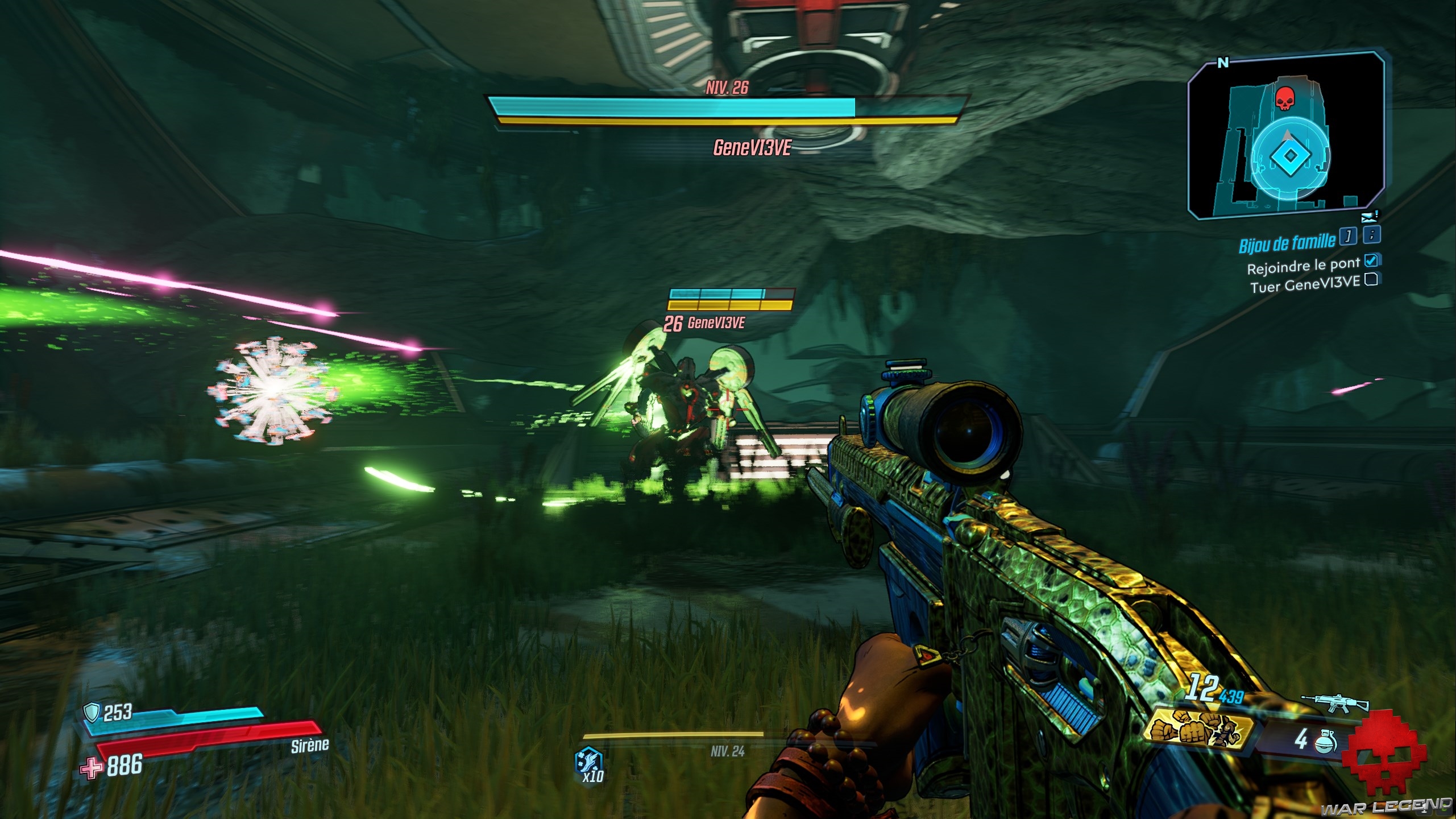Click the red health cross icon
1456x819 pixels.
[90, 768]
